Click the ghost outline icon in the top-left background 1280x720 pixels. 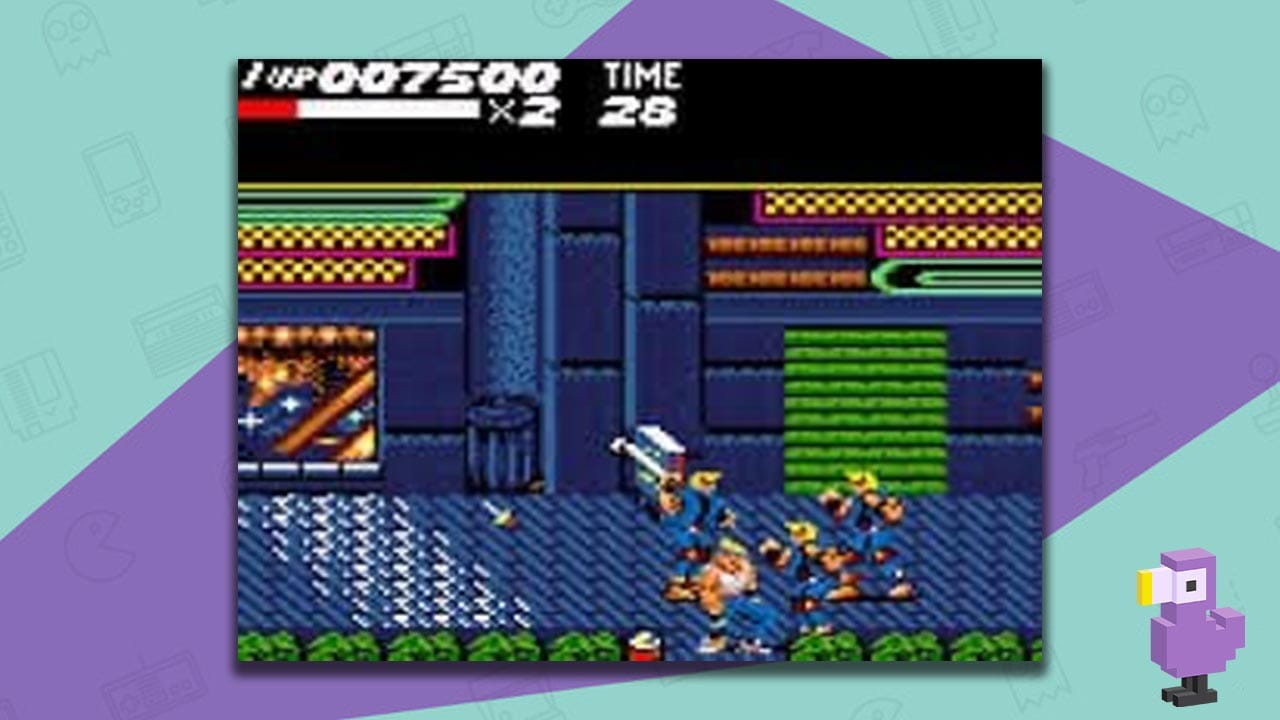tap(75, 40)
